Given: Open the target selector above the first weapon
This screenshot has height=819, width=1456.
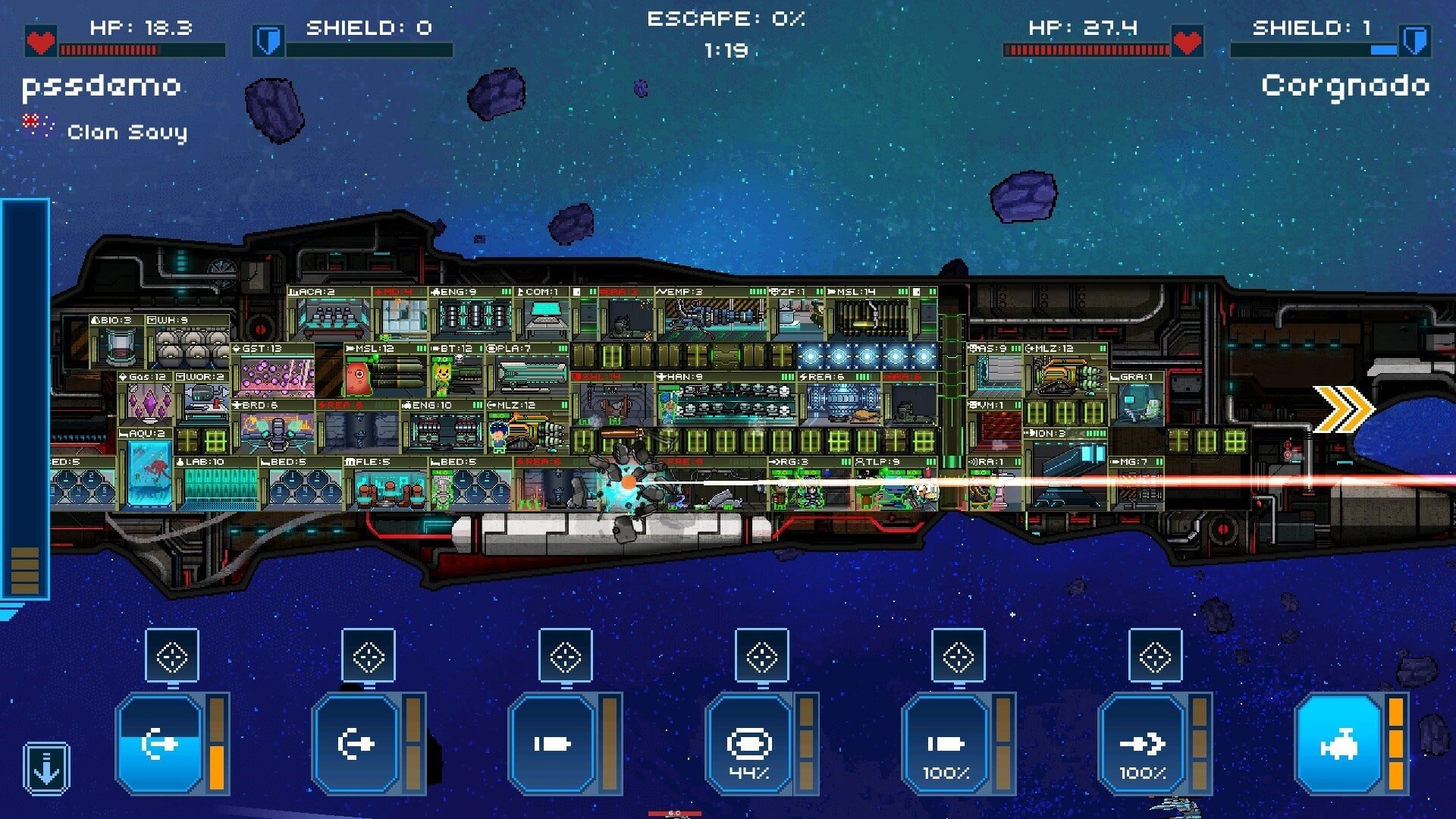Looking at the screenshot, I should [x=171, y=656].
